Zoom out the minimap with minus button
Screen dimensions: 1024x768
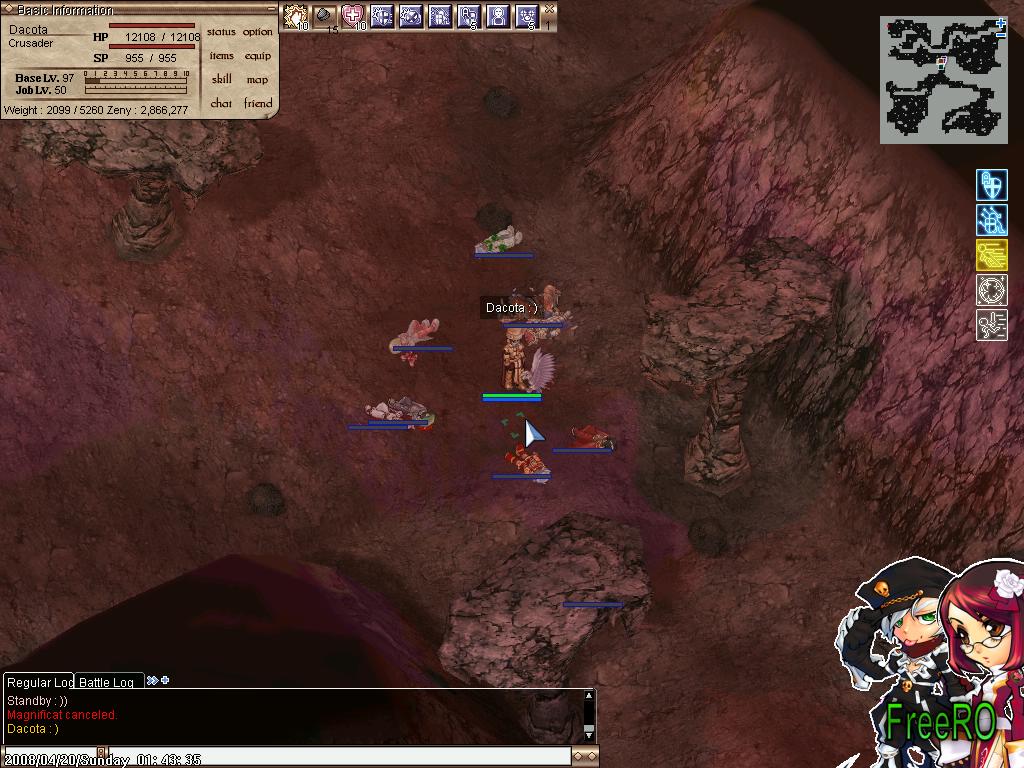click(1001, 35)
